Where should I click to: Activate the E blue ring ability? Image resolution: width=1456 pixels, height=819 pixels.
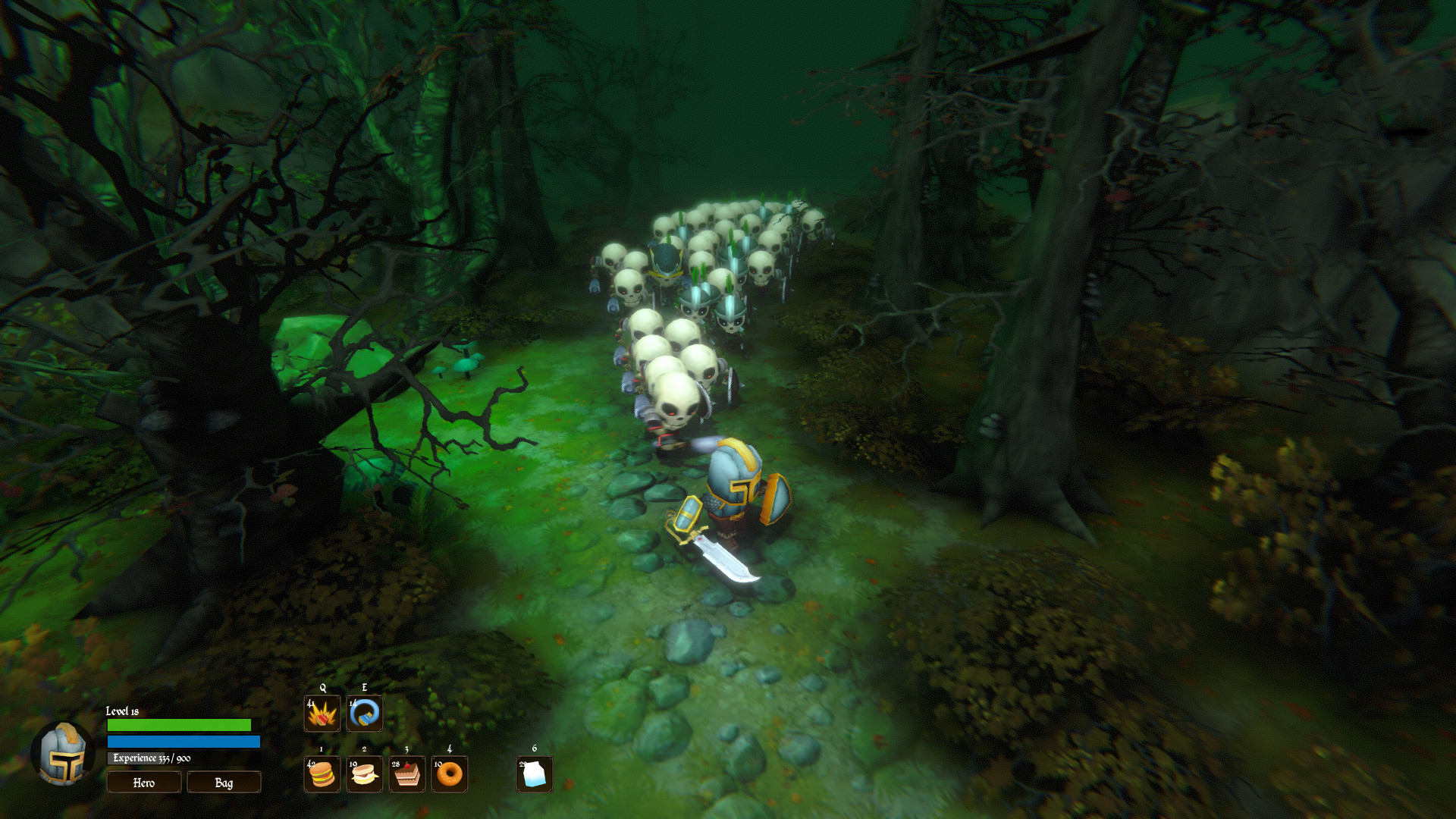(363, 714)
